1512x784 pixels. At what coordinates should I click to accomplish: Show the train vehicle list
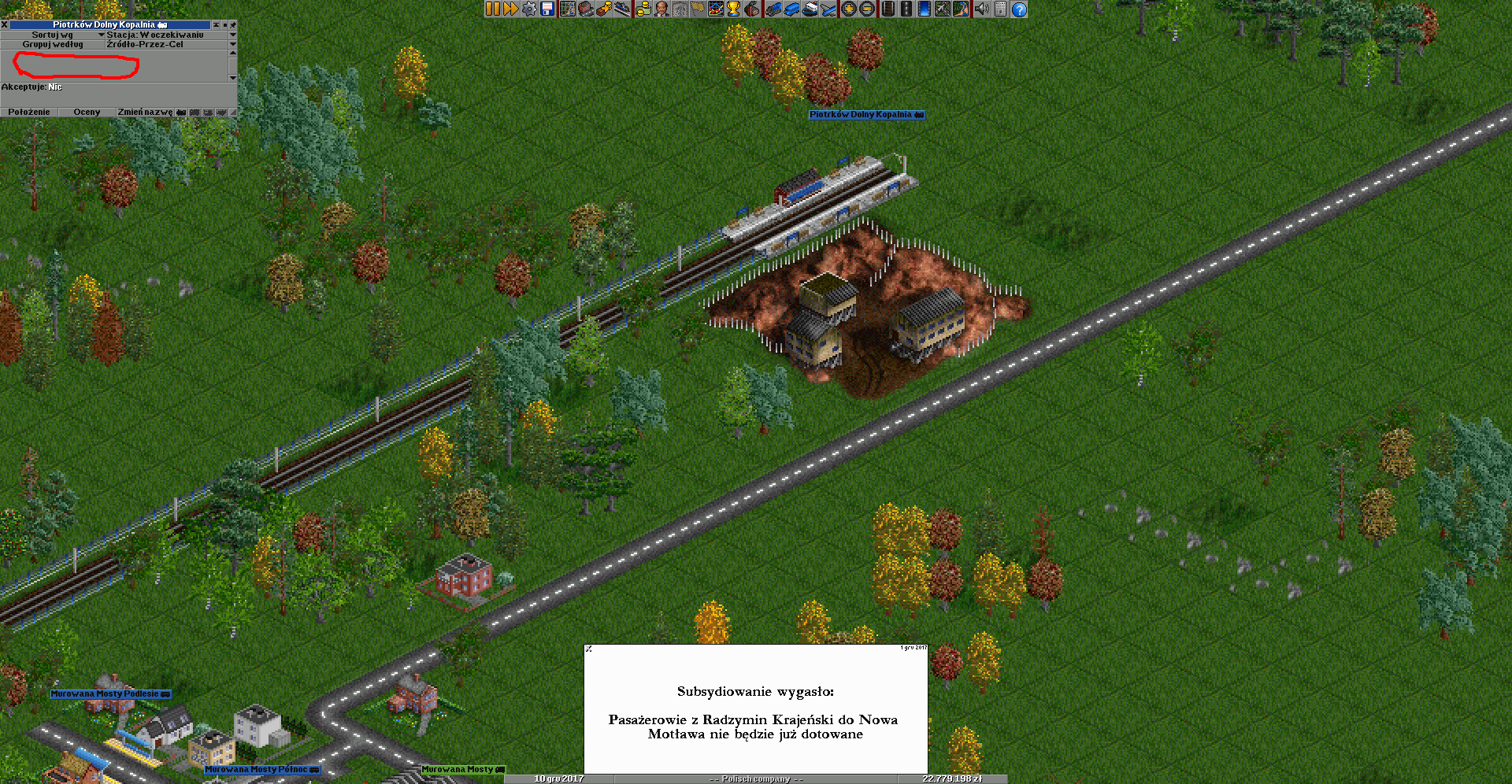[773, 9]
